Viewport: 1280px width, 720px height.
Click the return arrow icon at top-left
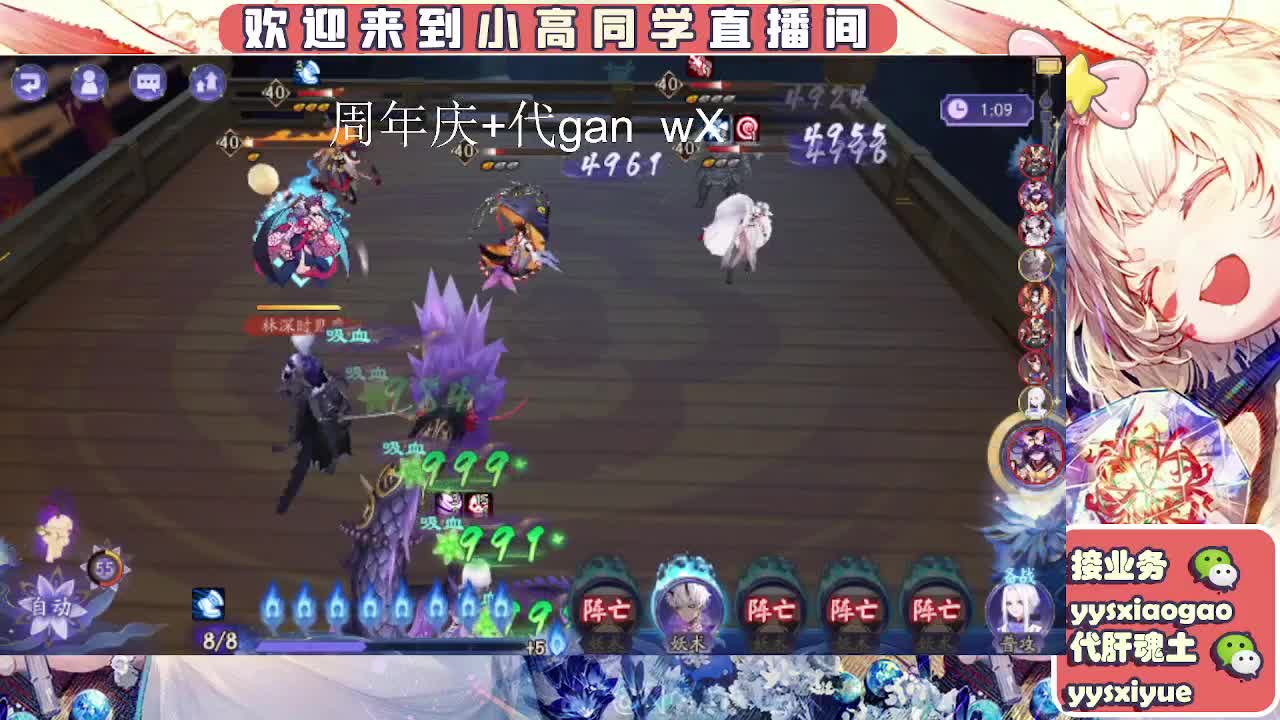32,85
